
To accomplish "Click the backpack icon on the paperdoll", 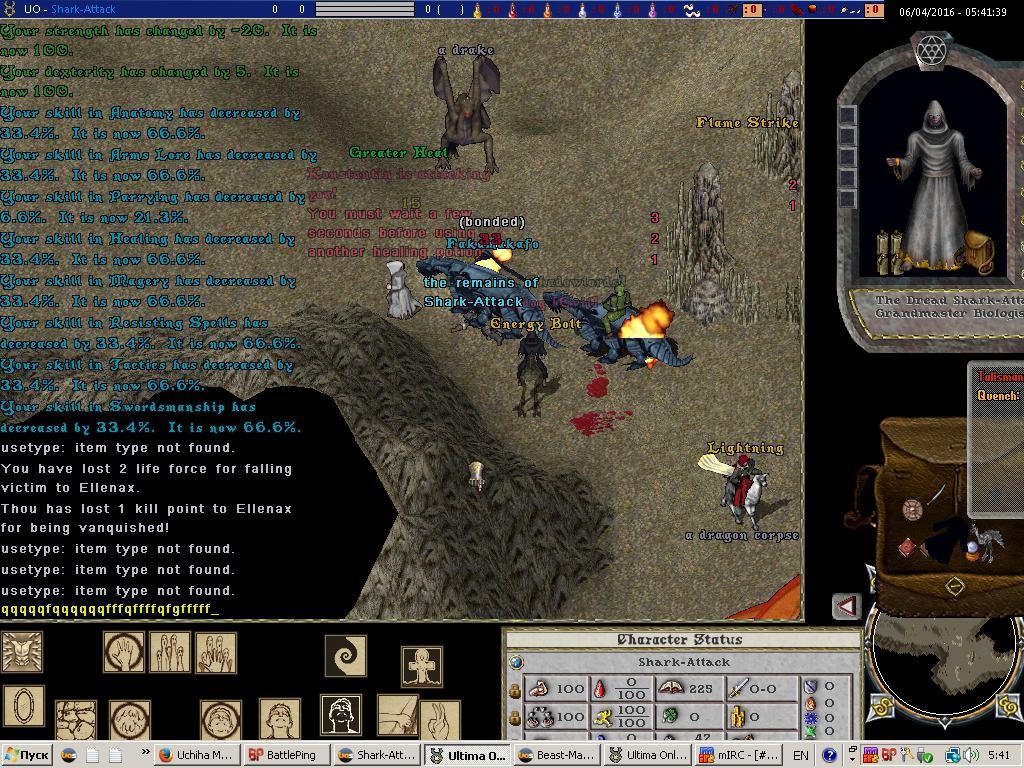I will pyautogui.click(x=978, y=250).
